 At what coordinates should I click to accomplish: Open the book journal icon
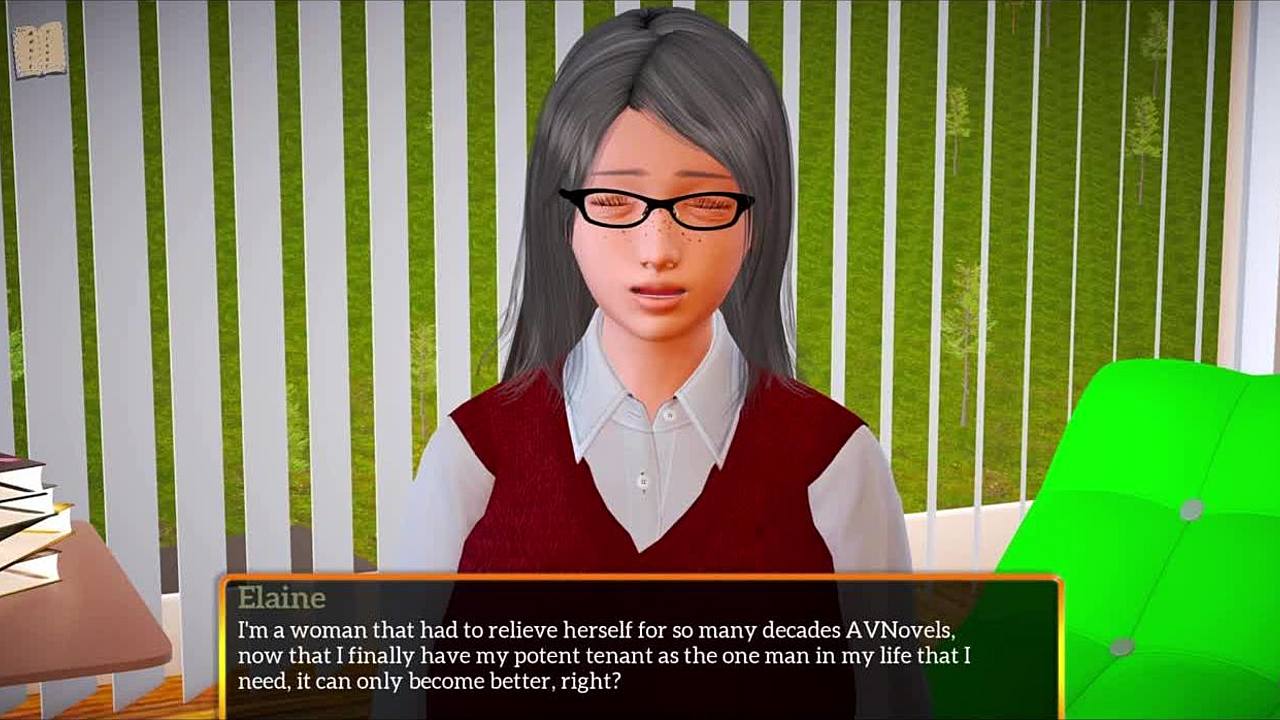[x=38, y=49]
